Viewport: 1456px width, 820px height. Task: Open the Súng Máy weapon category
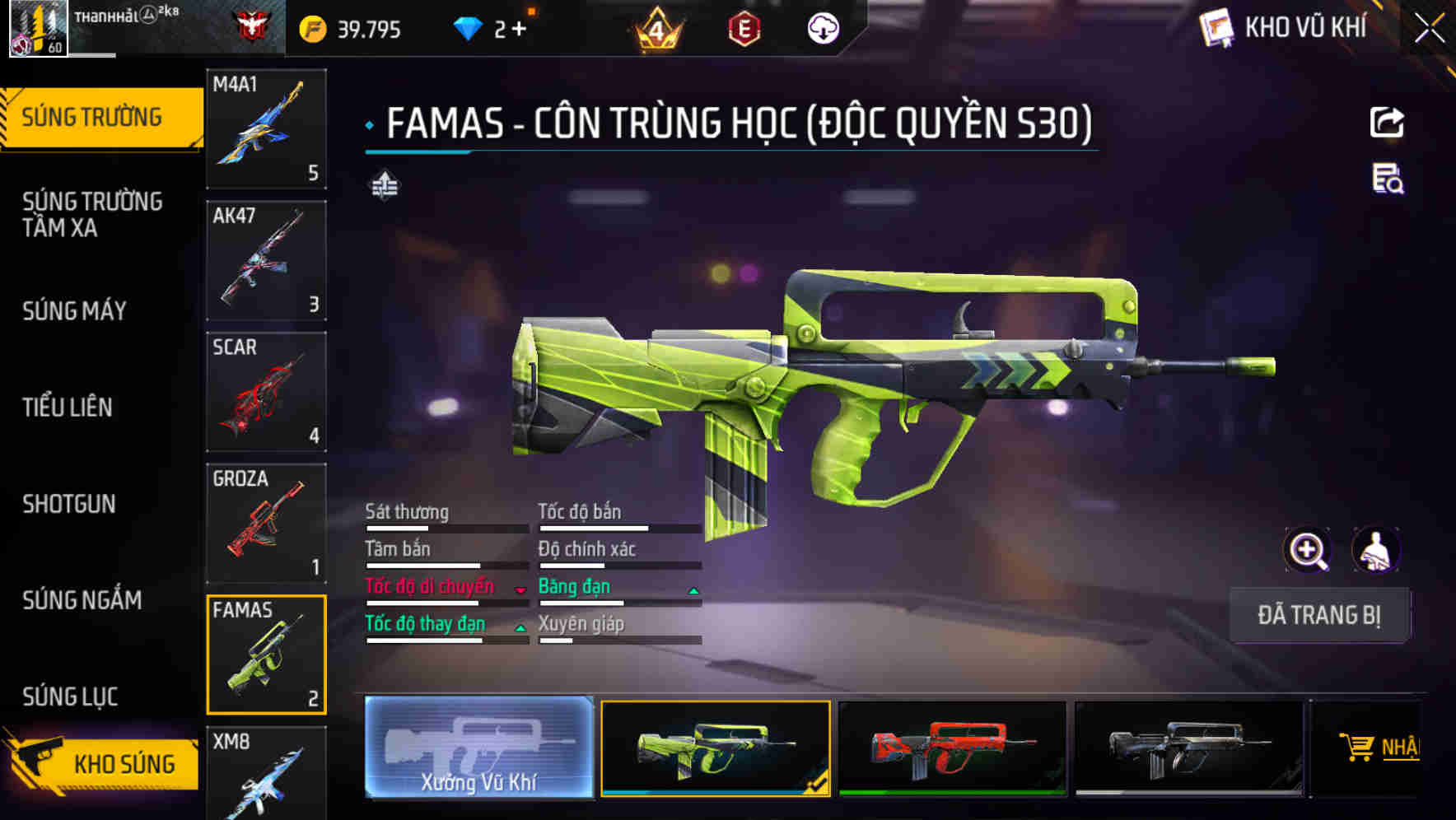[x=75, y=310]
